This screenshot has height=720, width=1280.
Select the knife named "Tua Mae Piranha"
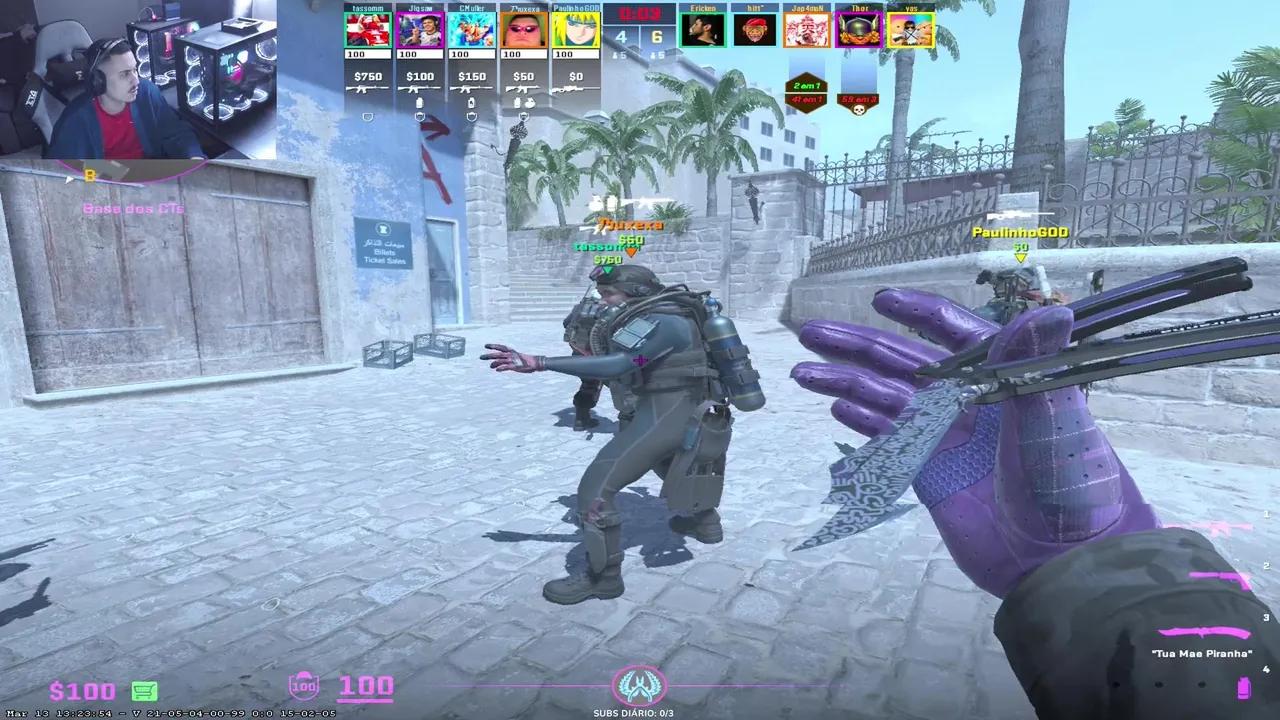[x=1202, y=631]
